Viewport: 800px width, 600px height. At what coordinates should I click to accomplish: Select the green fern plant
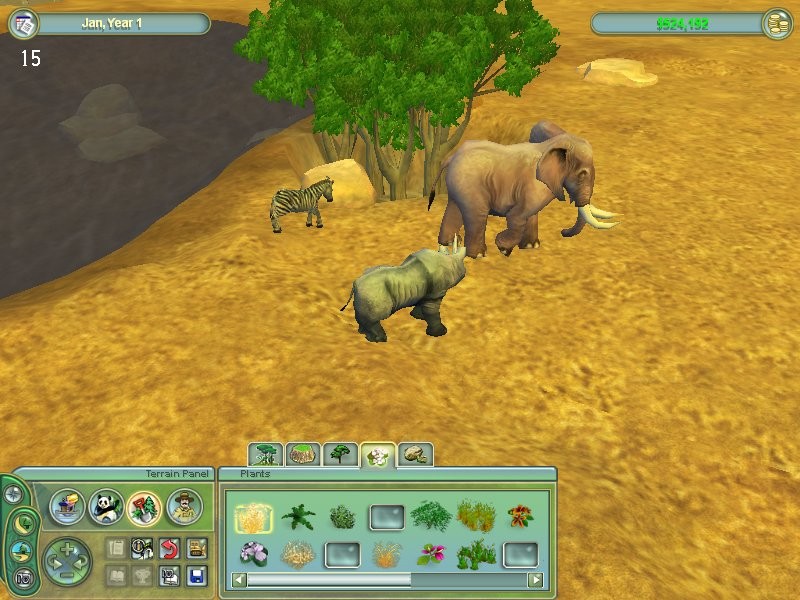298,517
